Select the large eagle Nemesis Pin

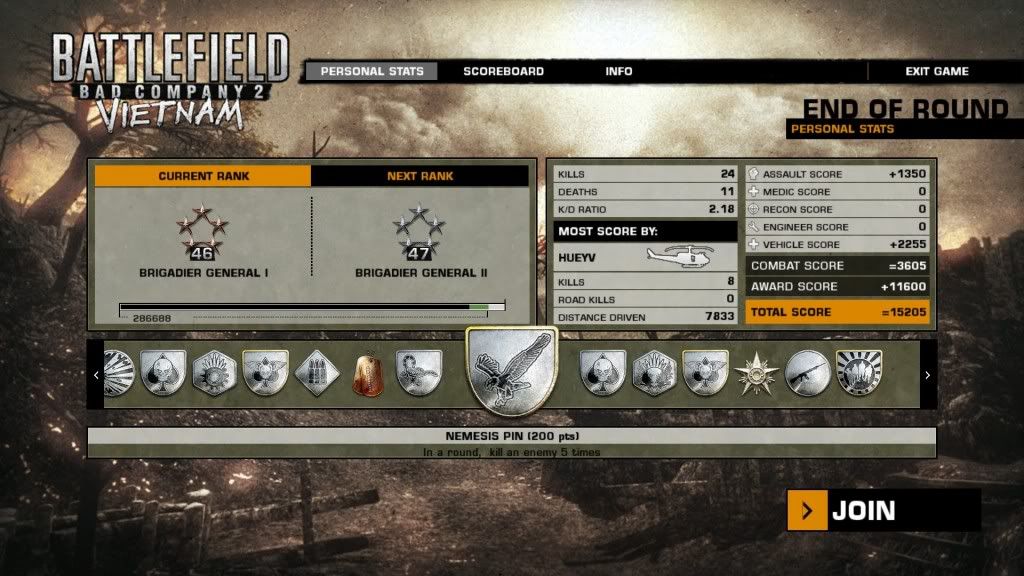(513, 371)
